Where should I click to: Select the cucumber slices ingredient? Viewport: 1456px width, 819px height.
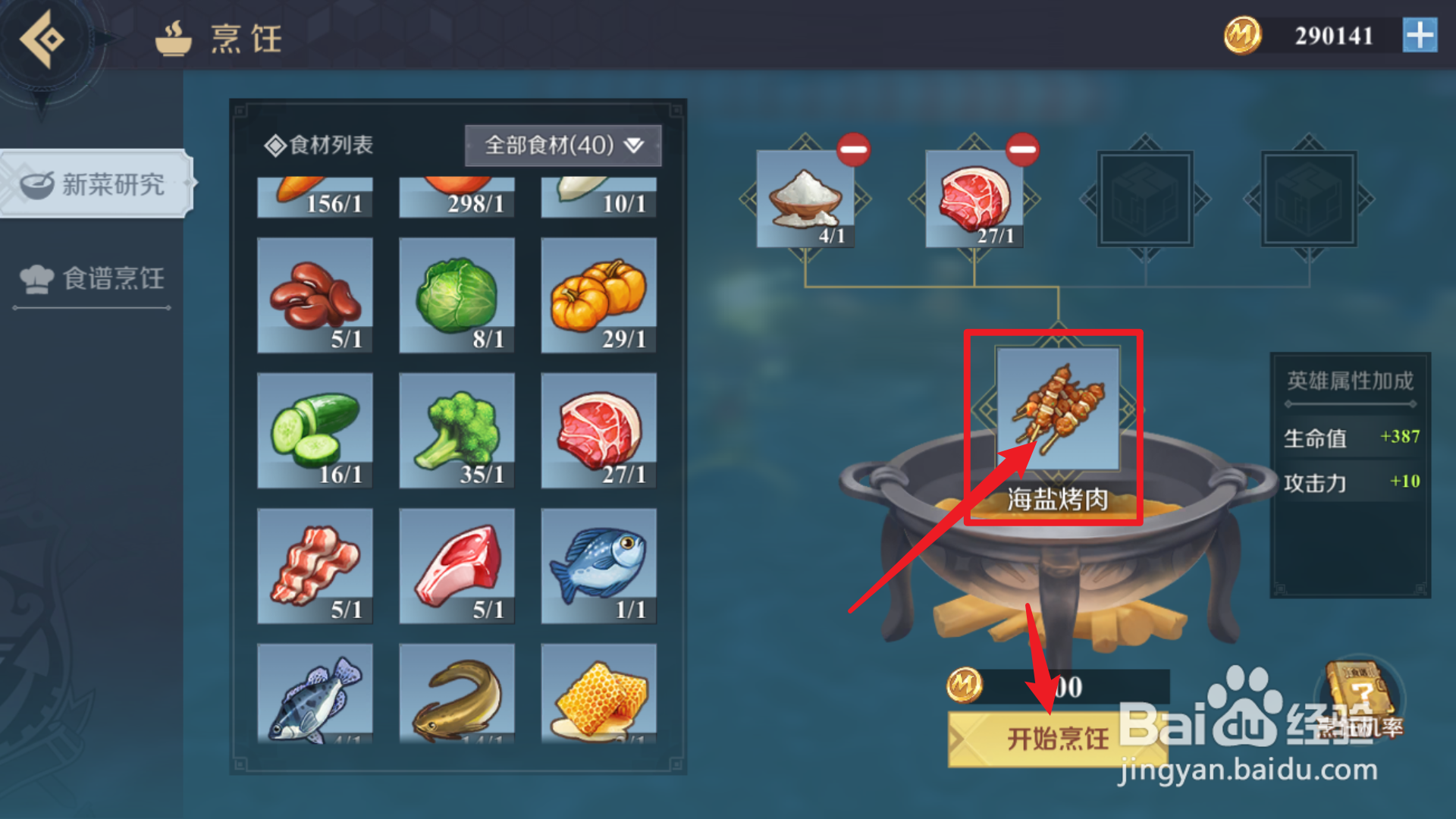coord(315,428)
